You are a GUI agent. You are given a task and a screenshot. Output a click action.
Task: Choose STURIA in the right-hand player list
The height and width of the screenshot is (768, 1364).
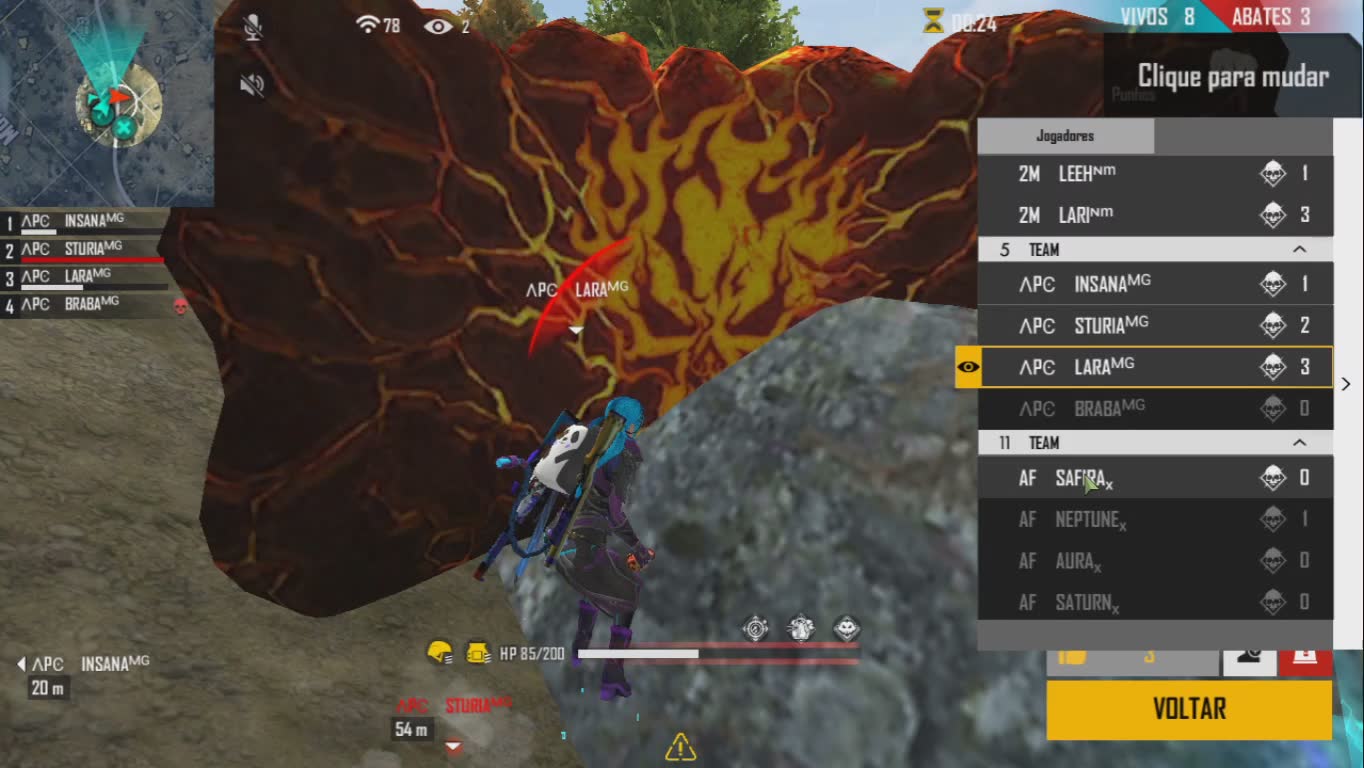click(1154, 325)
